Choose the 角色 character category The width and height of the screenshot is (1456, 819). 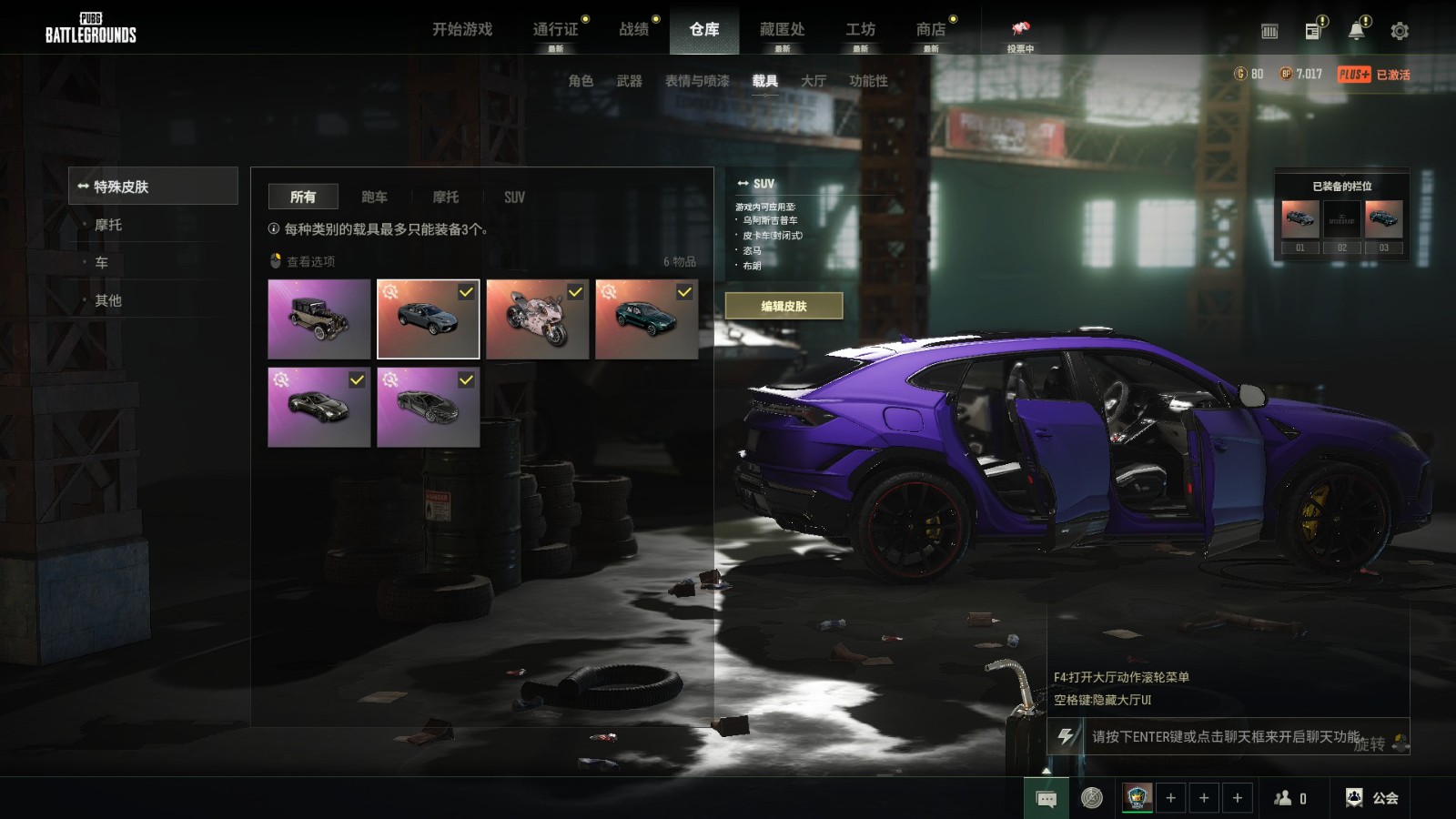pos(581,81)
